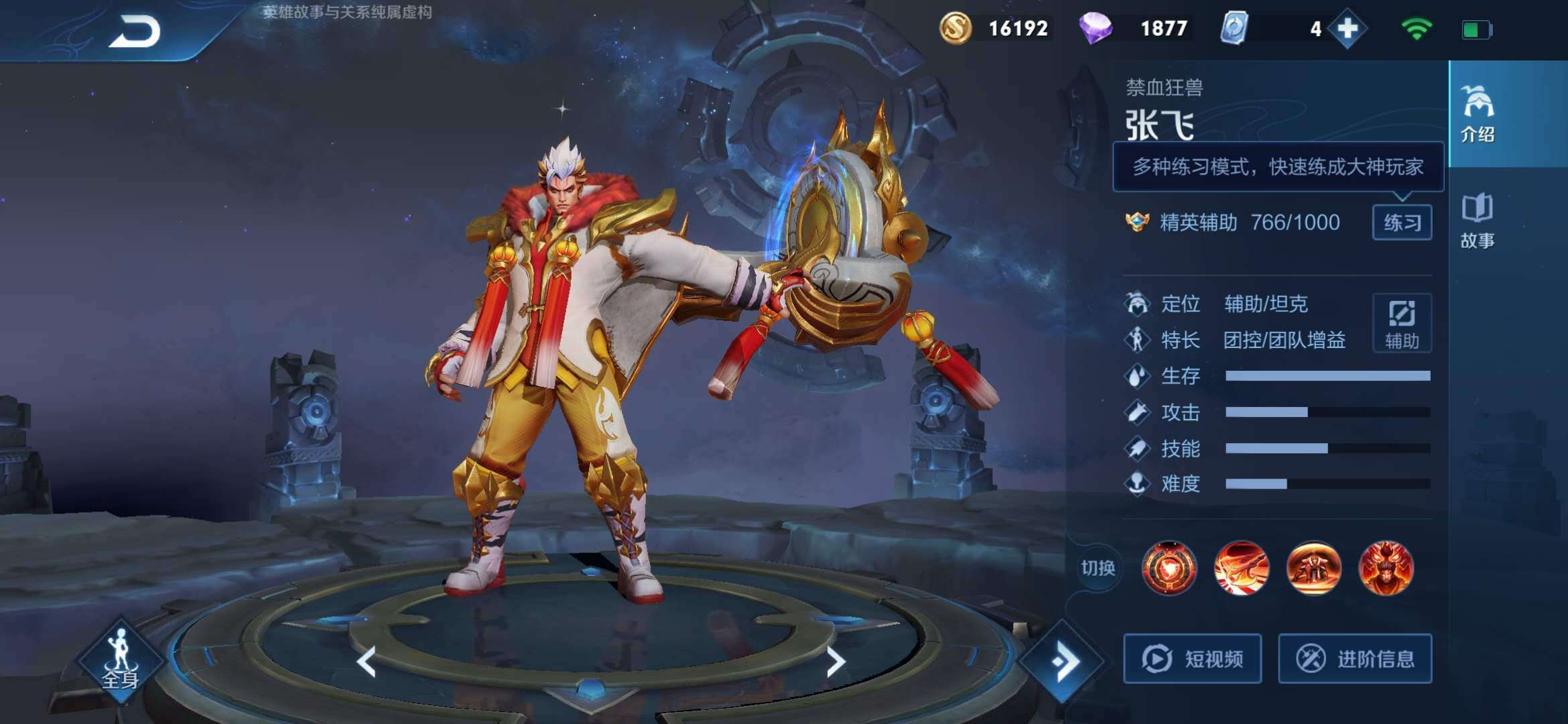
Task: Start hero practice with 练习 button
Action: coord(1402,223)
